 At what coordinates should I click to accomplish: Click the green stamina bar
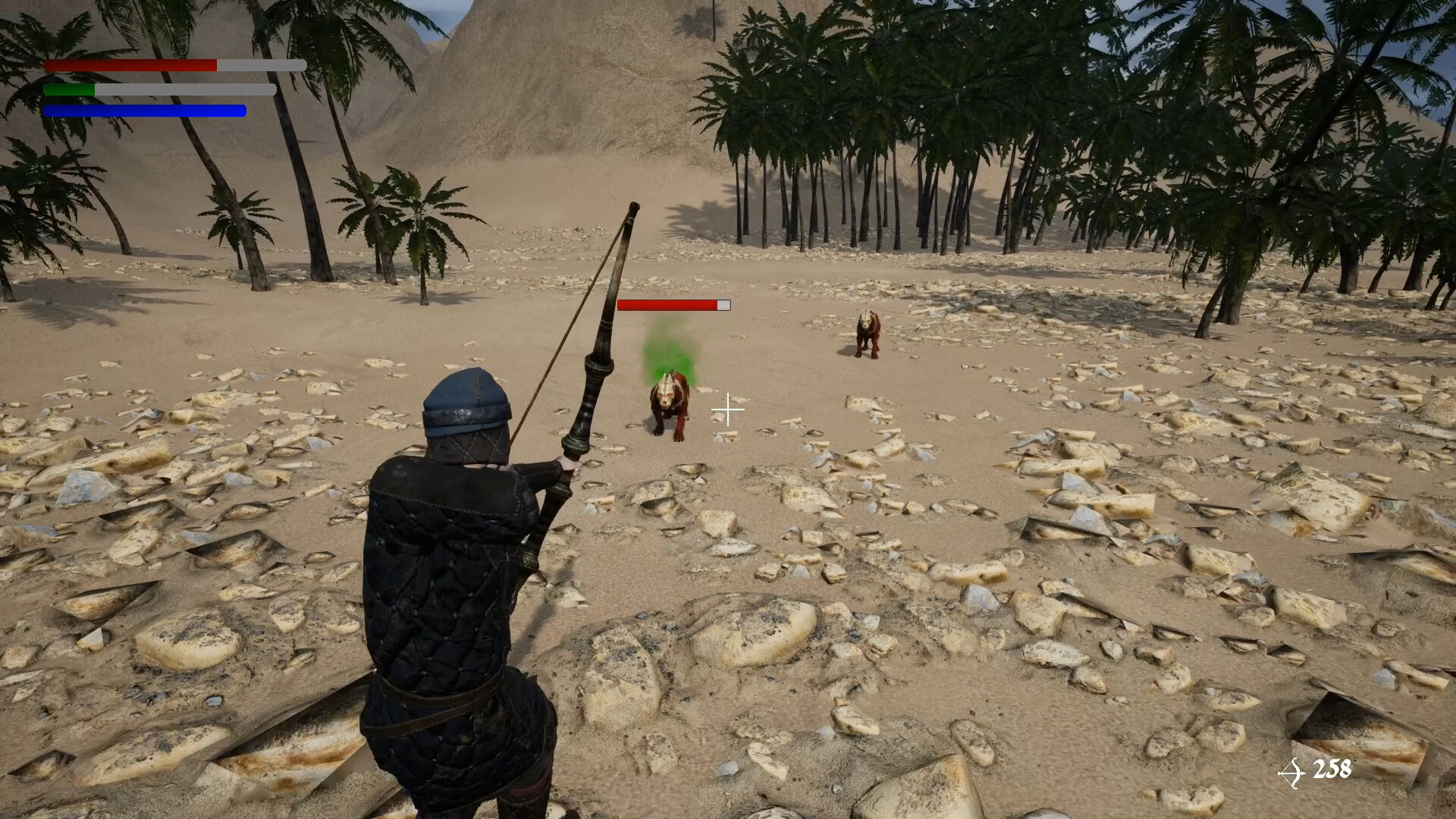tap(68, 89)
